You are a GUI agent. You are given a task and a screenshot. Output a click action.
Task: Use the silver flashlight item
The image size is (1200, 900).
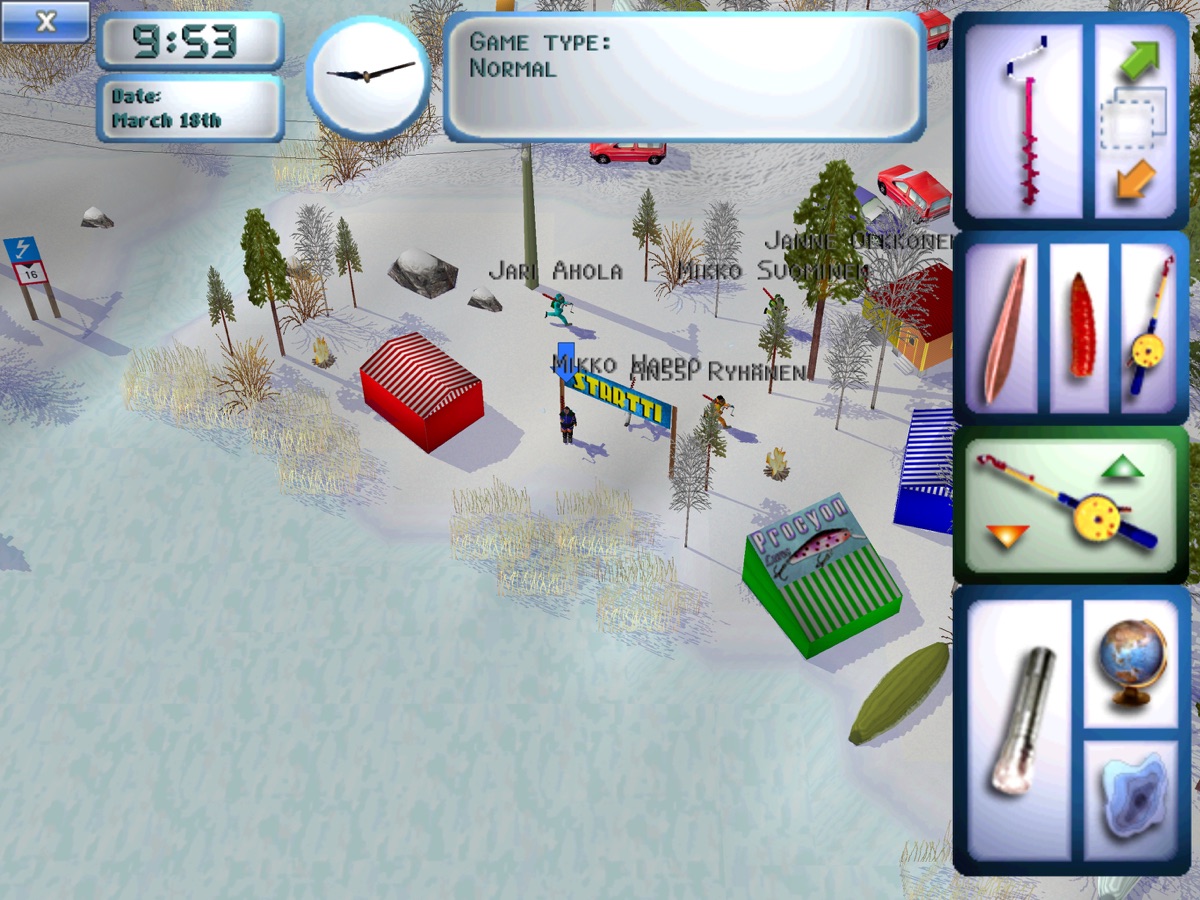(x=1020, y=720)
